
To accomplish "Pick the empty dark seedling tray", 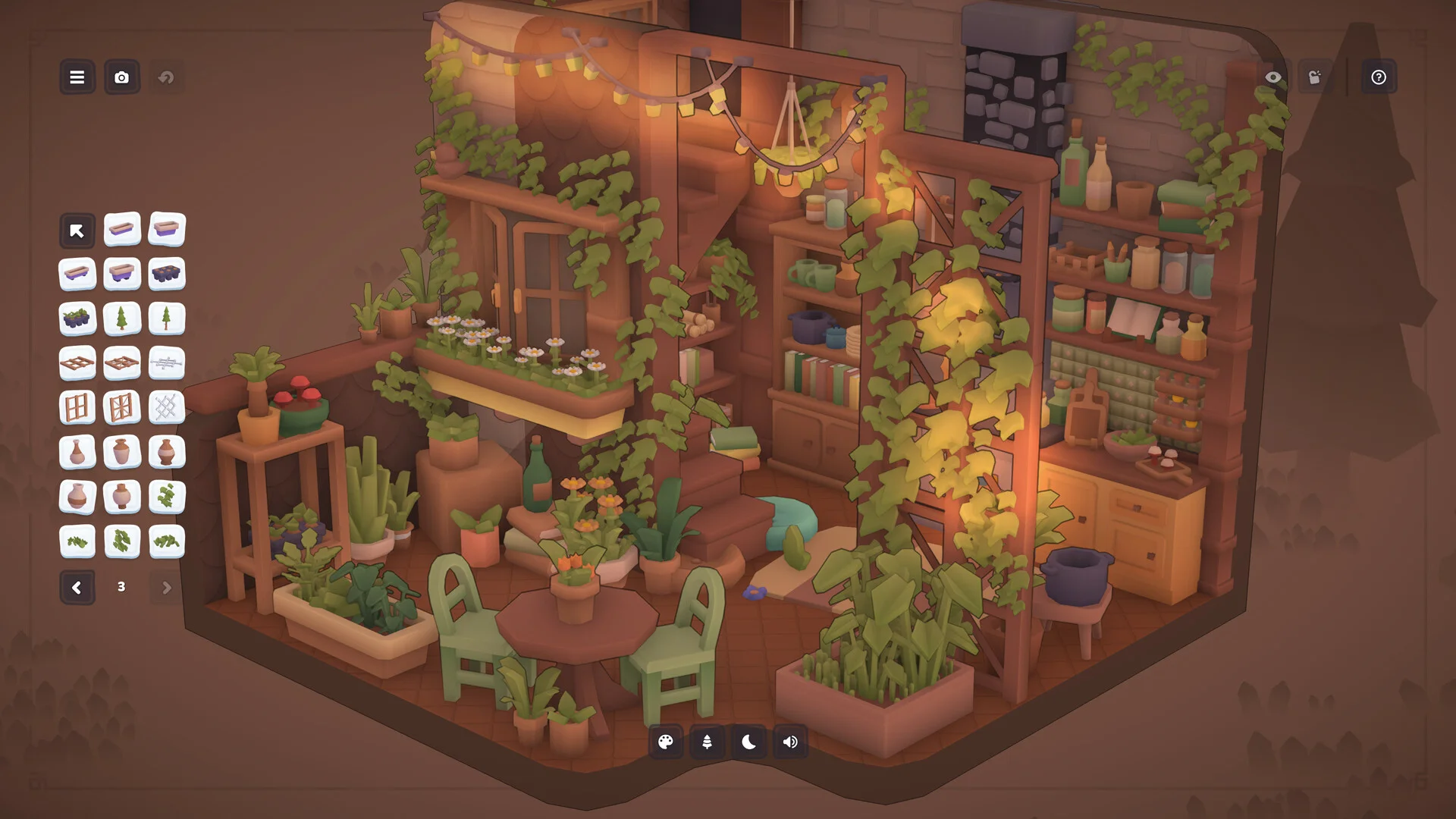I will click(167, 274).
